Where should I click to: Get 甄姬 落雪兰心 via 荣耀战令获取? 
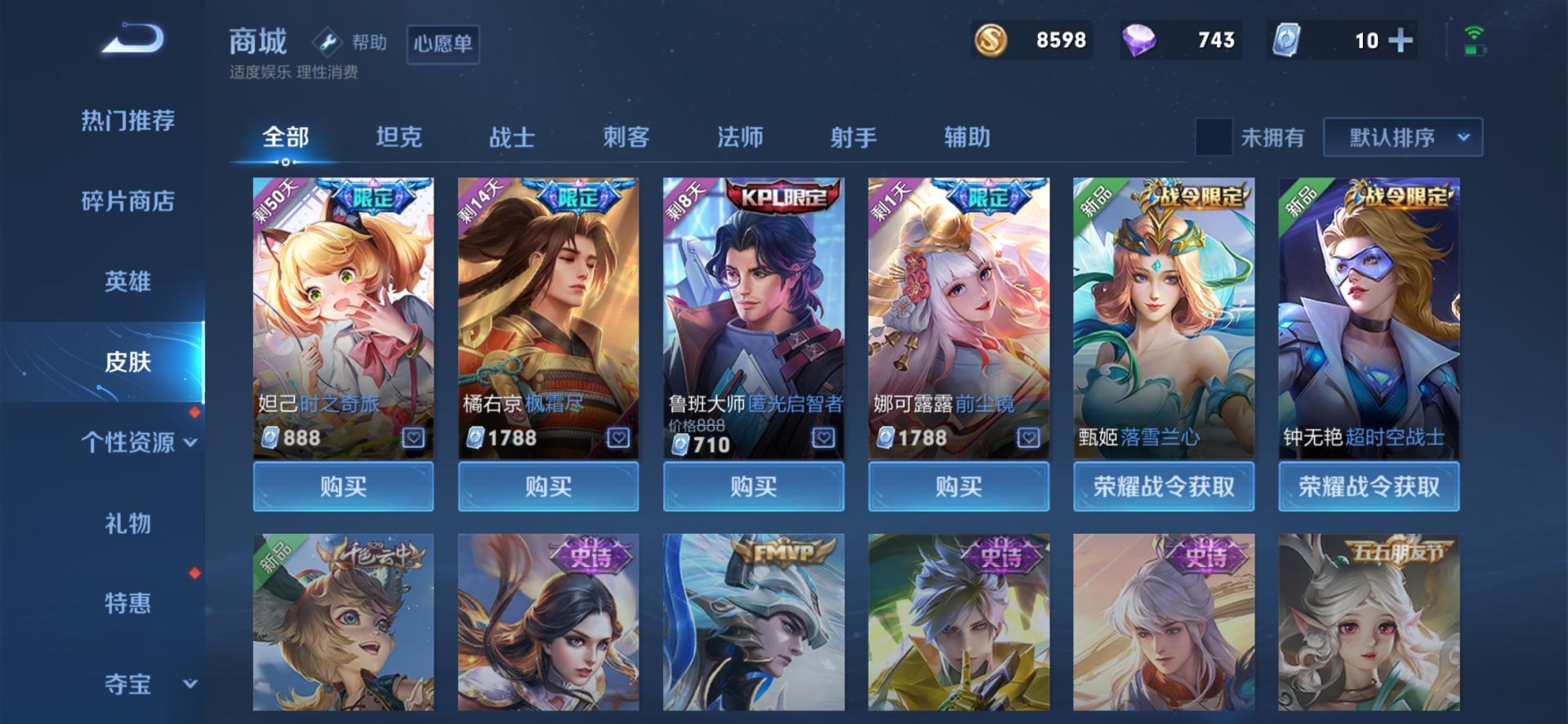tap(1164, 486)
